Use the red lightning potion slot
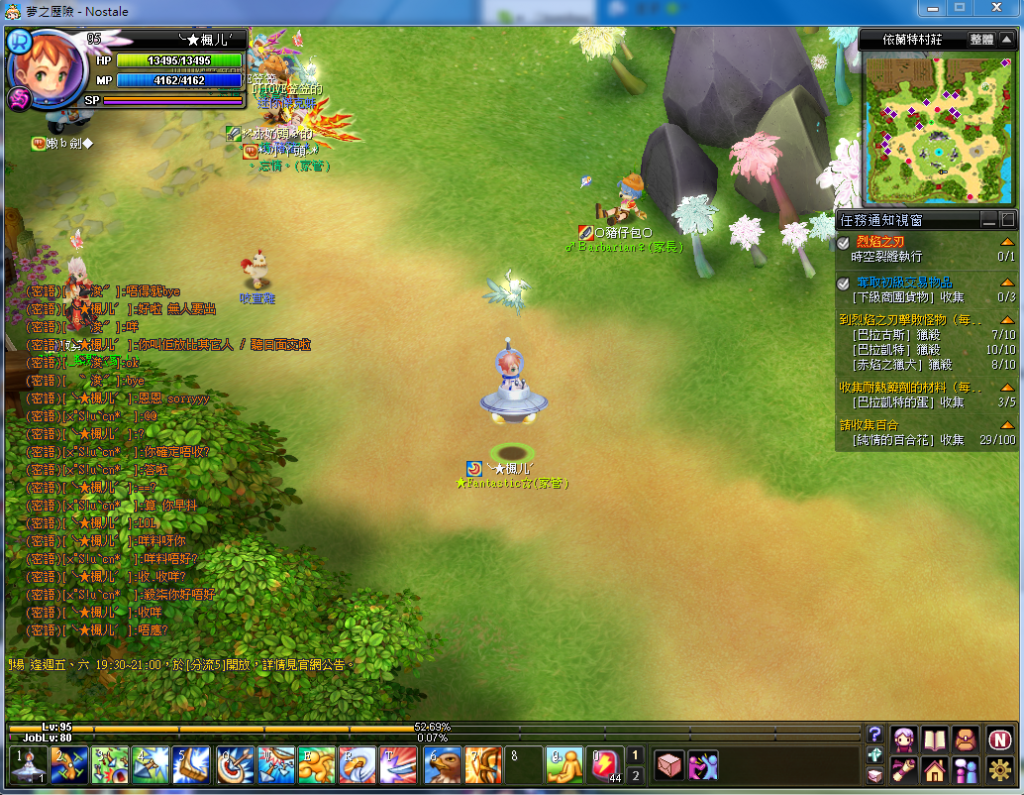 click(x=607, y=765)
